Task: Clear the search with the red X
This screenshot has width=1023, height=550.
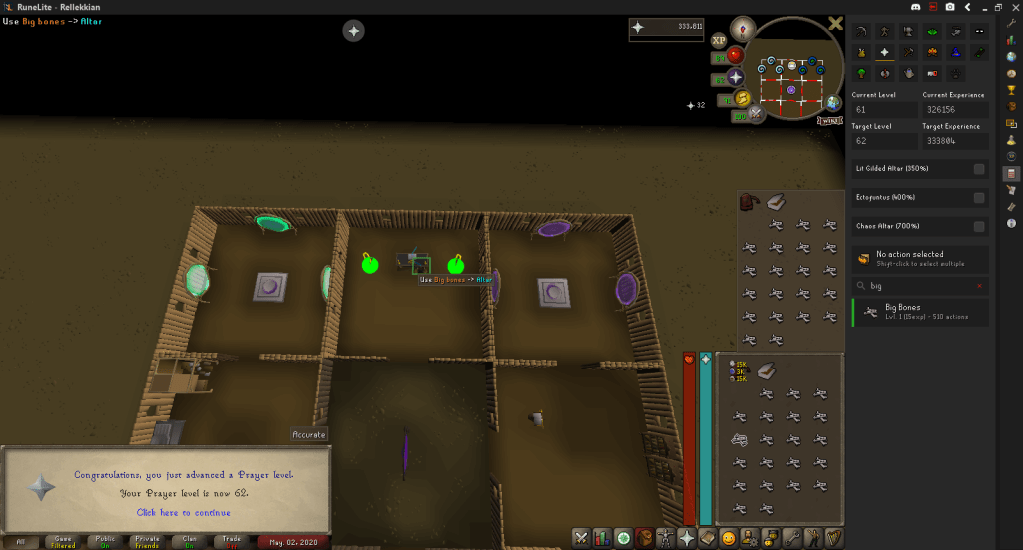Action: [979, 286]
